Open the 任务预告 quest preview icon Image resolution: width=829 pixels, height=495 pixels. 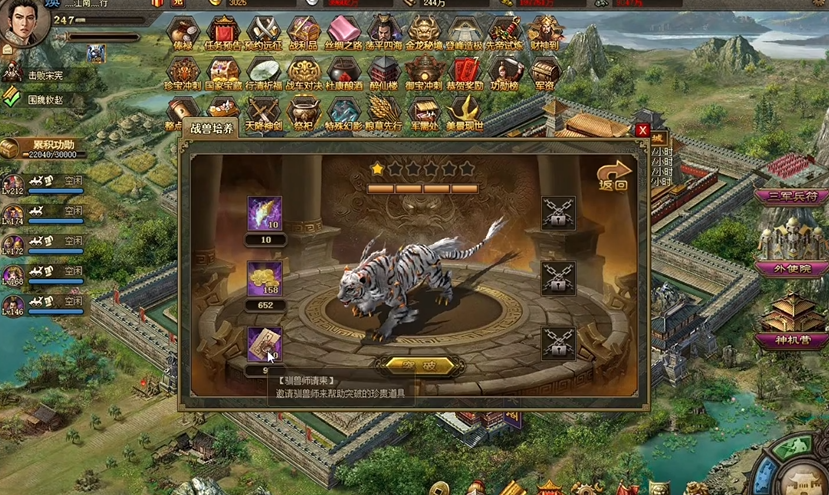(222, 30)
